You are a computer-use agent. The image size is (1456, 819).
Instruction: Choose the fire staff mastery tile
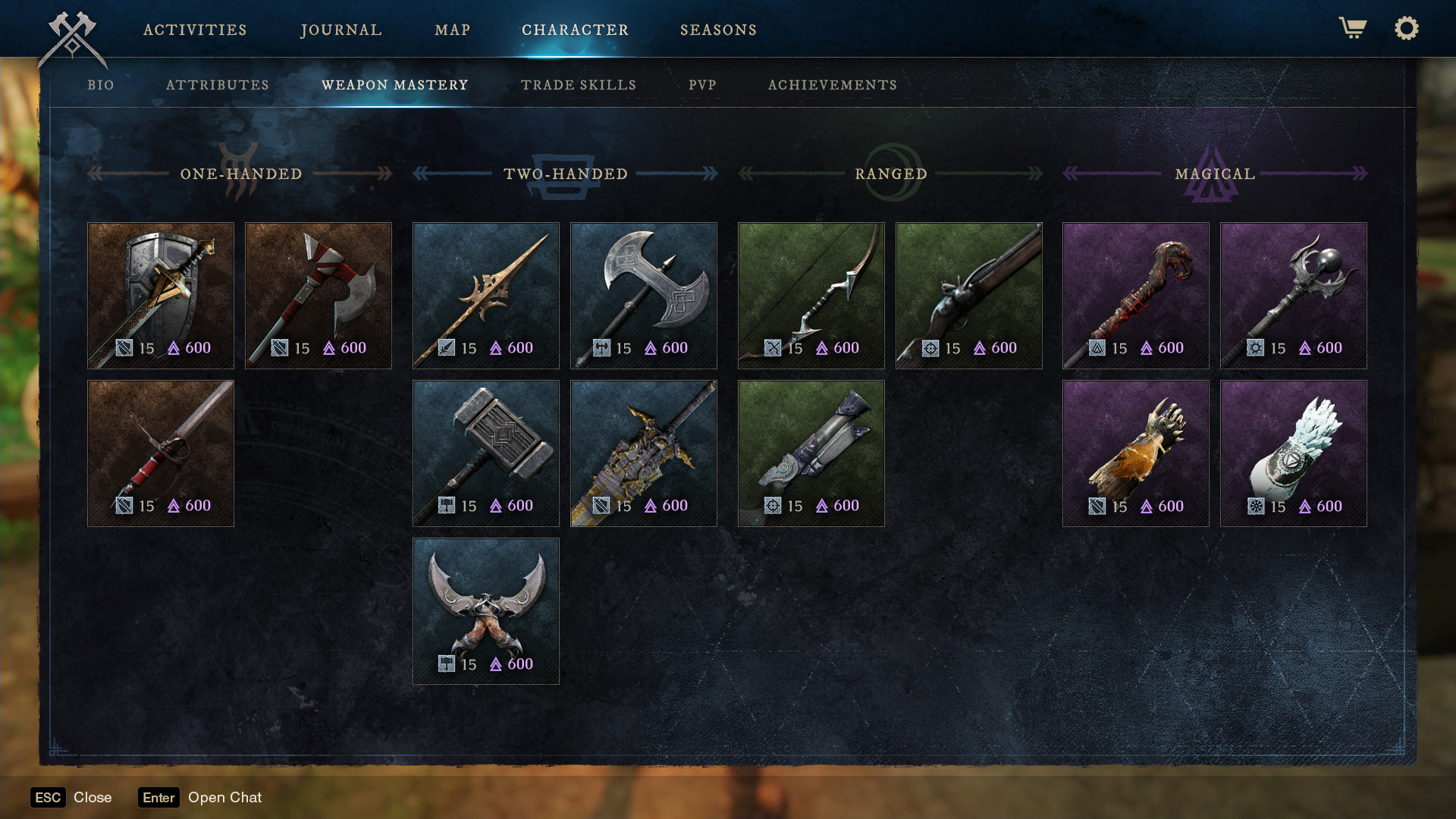coord(1136,296)
